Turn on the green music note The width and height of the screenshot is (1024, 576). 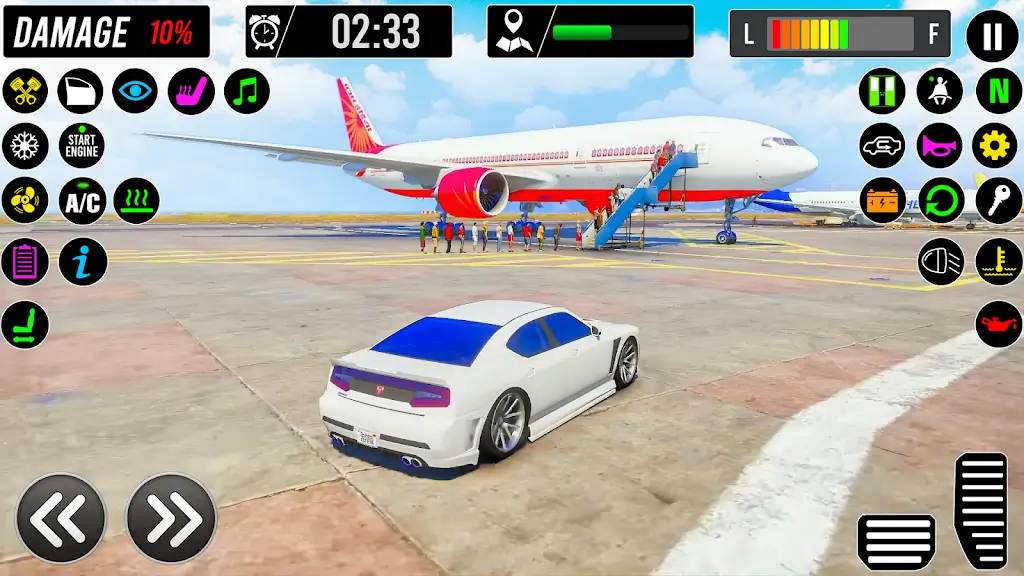[246, 91]
